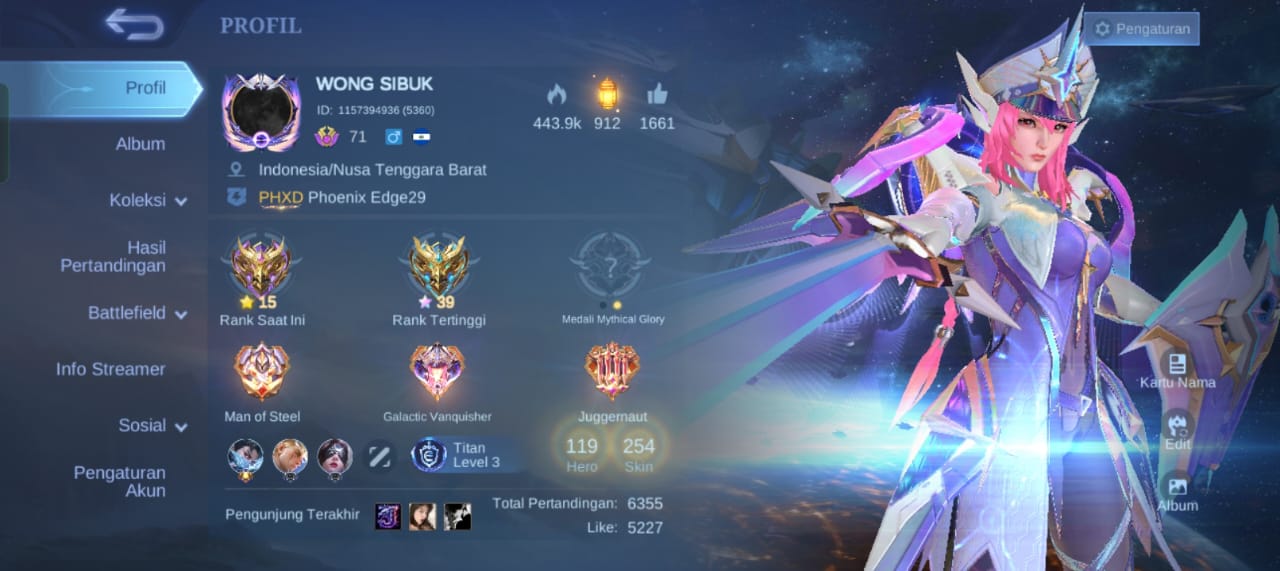Open the Pengaturan settings button

[1142, 29]
